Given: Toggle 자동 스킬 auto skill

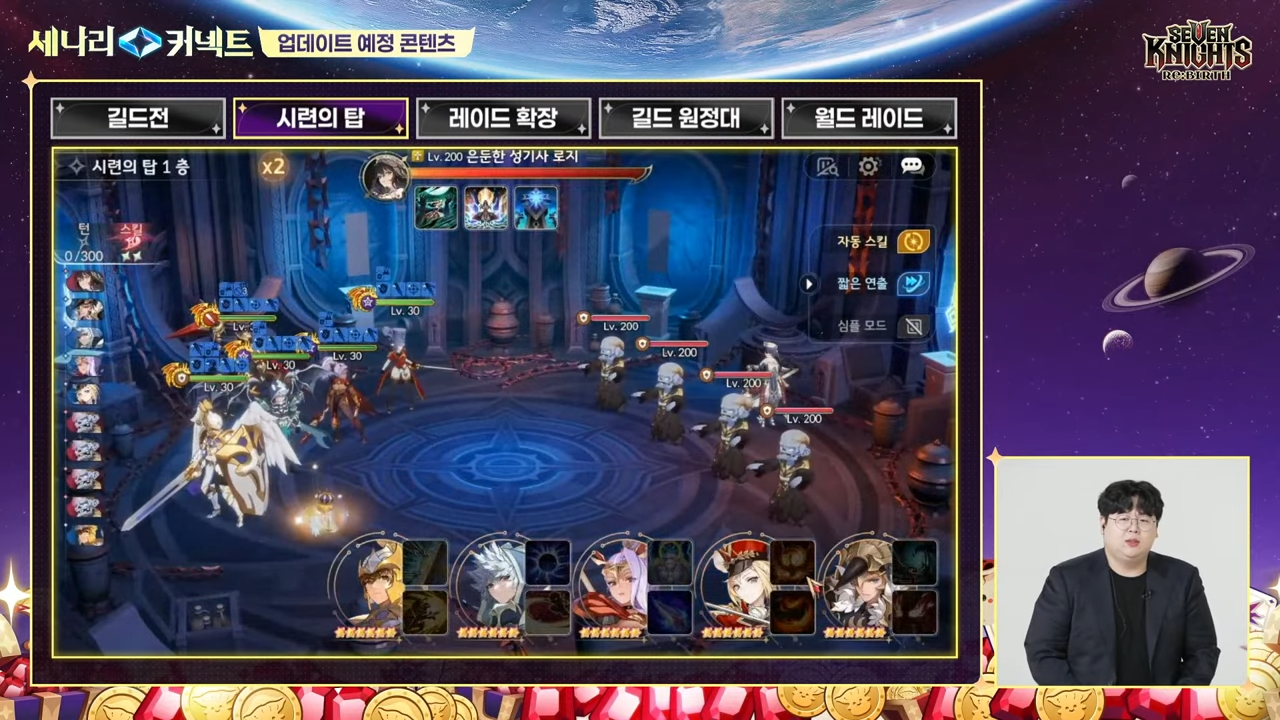Looking at the screenshot, I should pyautogui.click(x=913, y=241).
